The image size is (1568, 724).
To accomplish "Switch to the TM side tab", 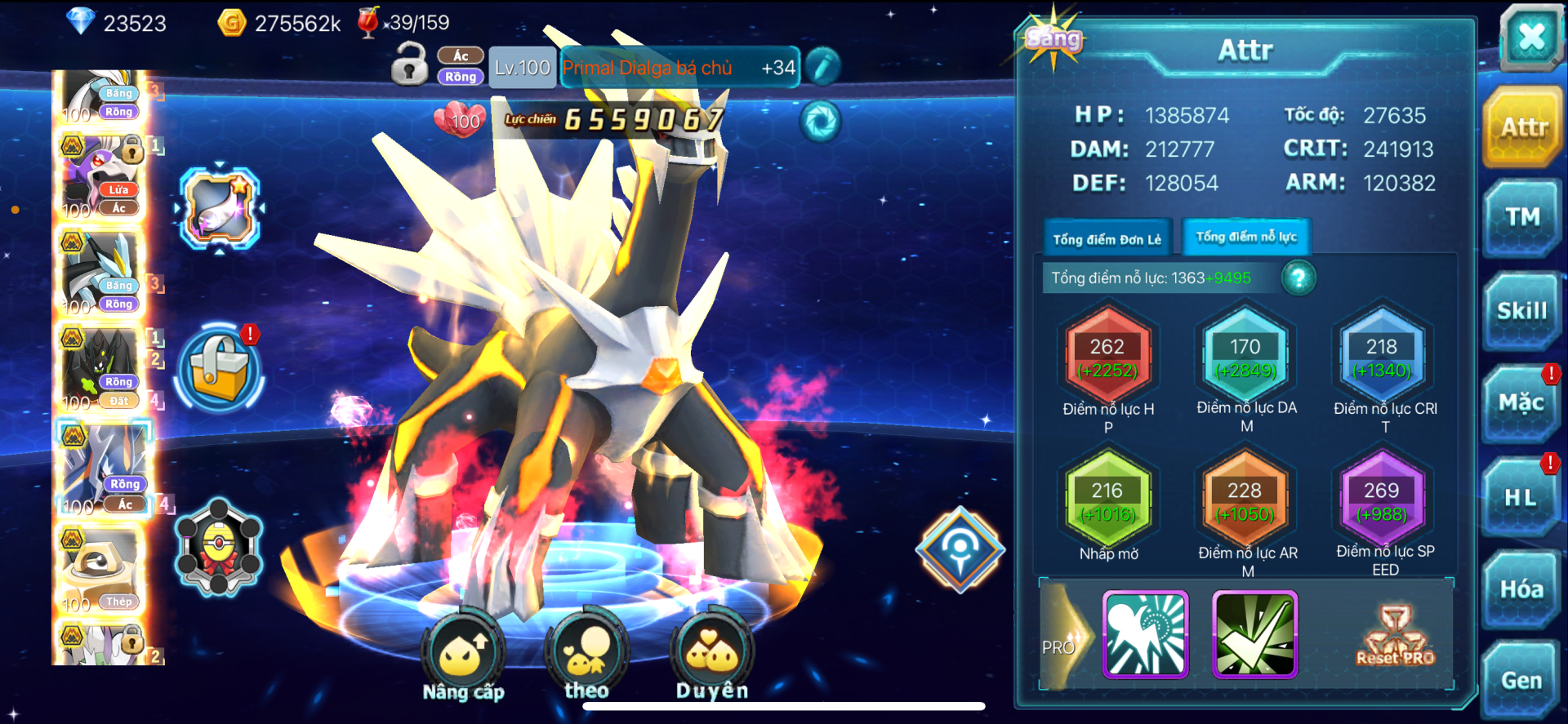I will (x=1522, y=218).
